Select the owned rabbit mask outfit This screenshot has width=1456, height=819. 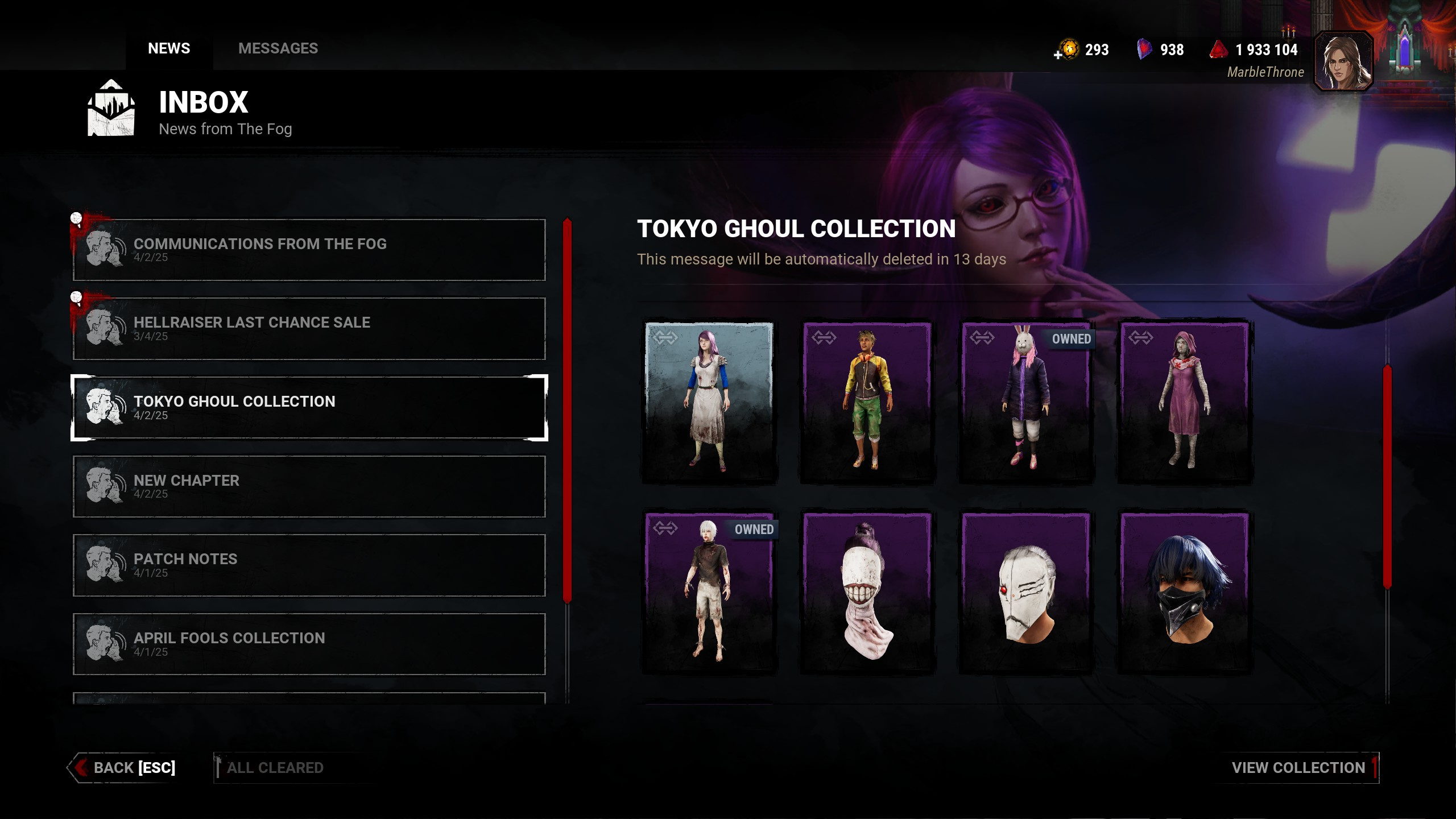(x=1026, y=401)
